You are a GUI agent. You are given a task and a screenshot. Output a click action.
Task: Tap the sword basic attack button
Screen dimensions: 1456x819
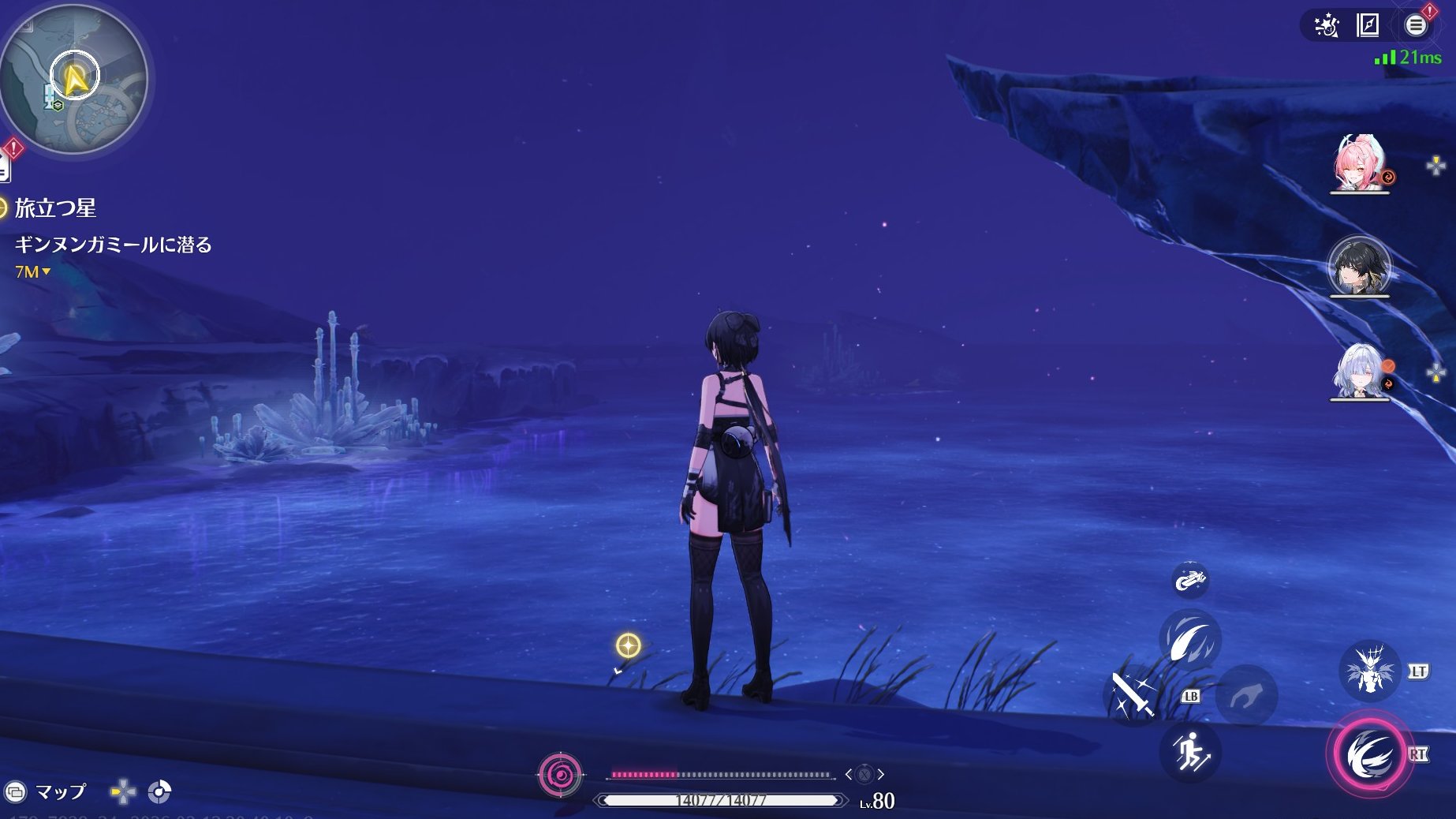click(x=1133, y=695)
